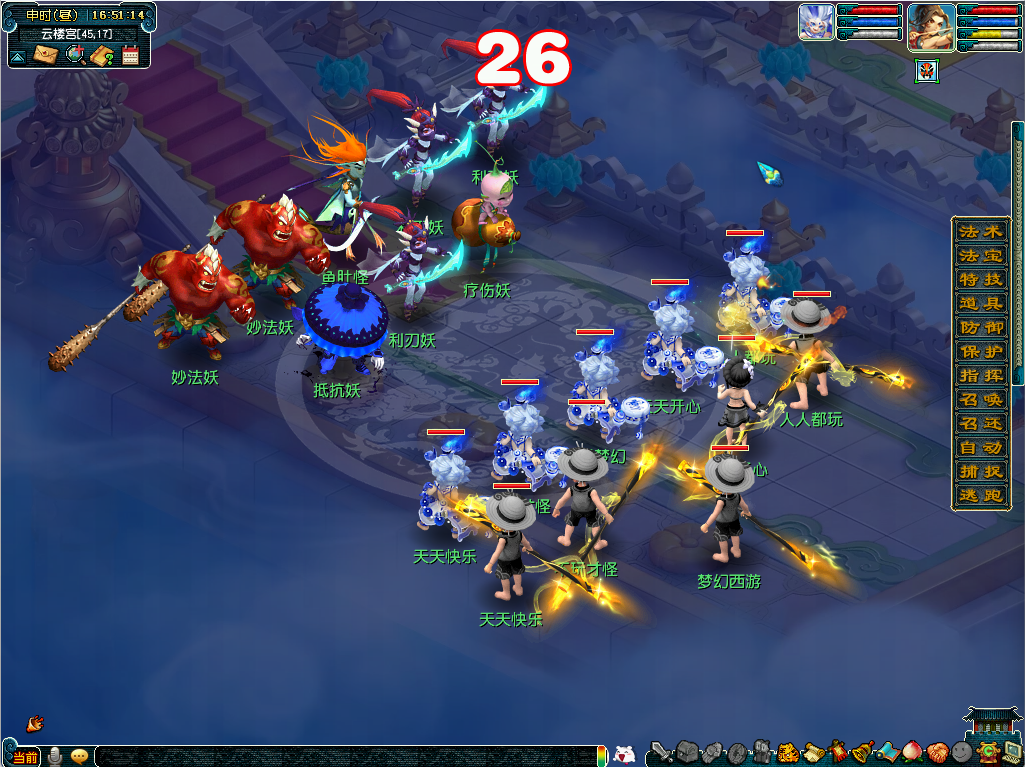This screenshot has height=767, width=1025.
Task: Click the player character portrait
Action: [x=930, y=26]
